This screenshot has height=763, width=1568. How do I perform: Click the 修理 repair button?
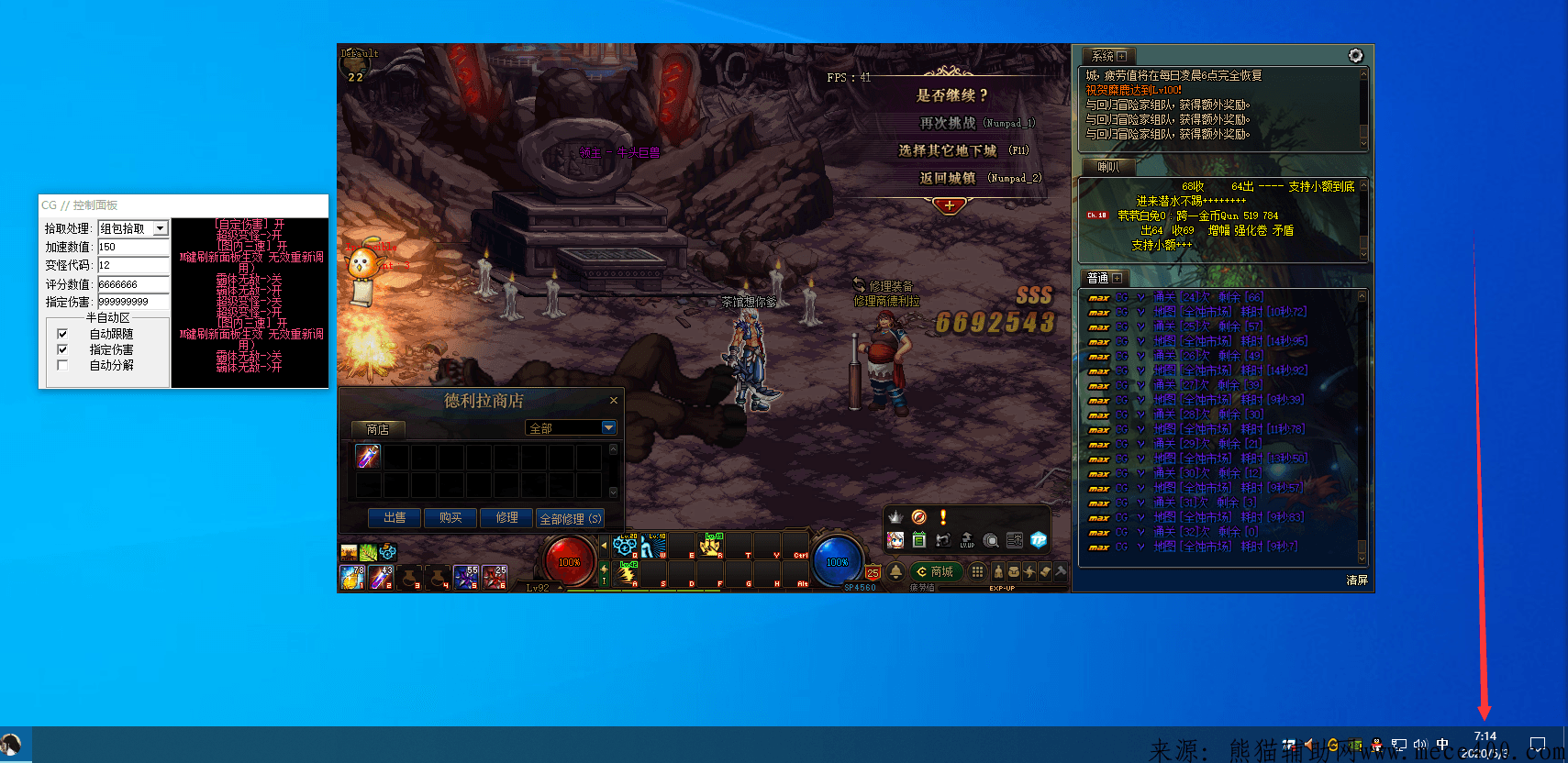pyautogui.click(x=506, y=518)
